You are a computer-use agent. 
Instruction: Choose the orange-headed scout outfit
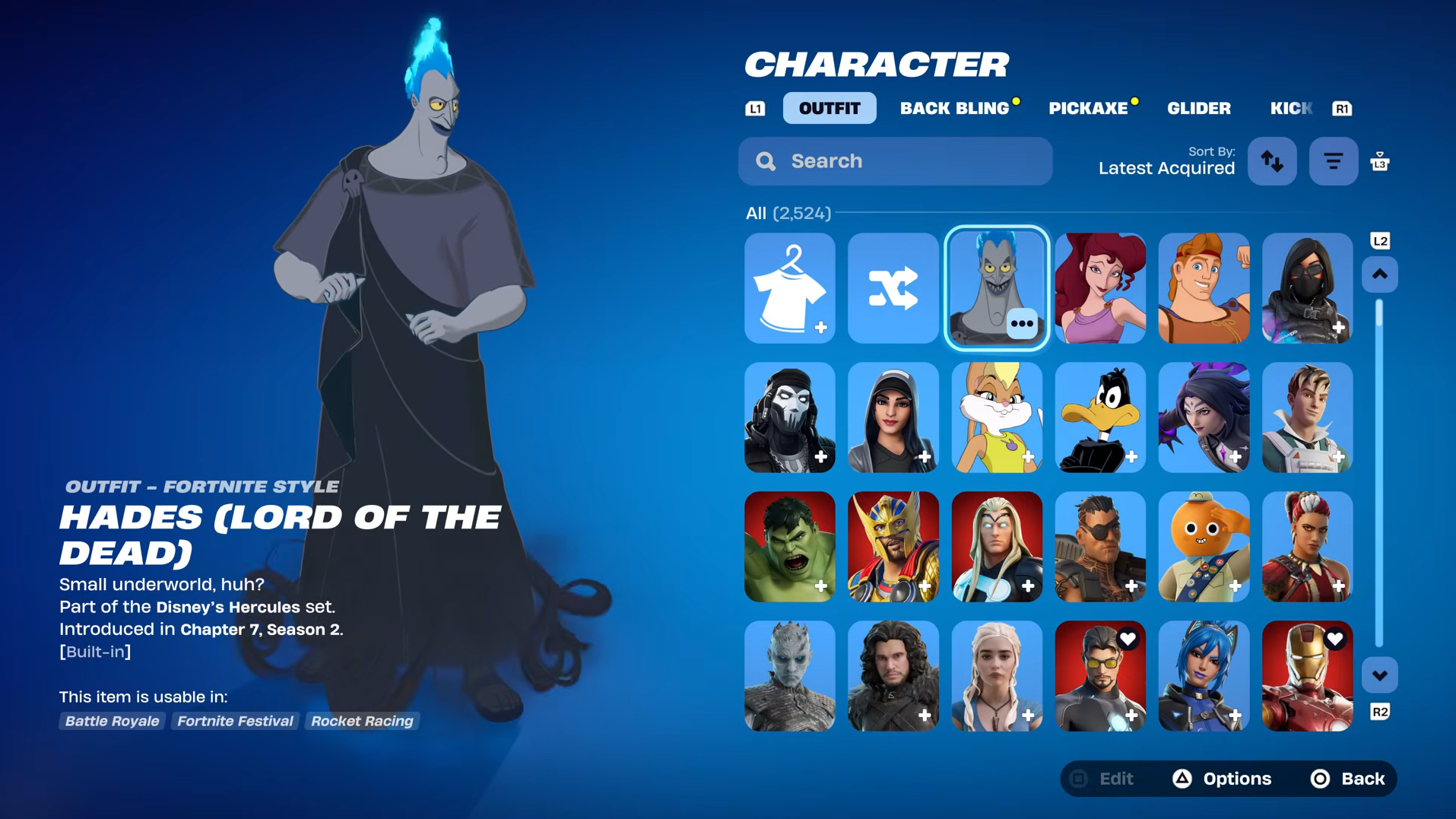click(1203, 547)
